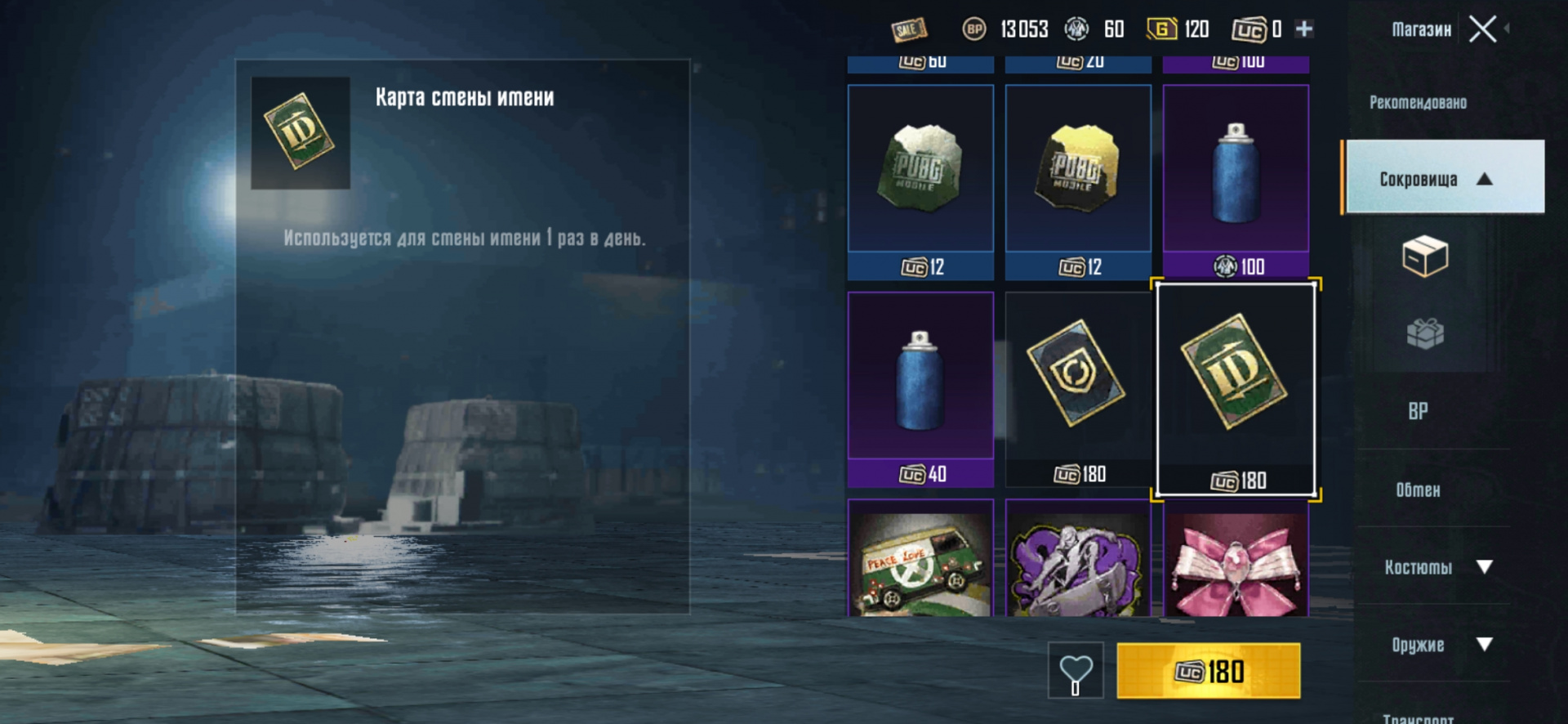This screenshot has width=1568, height=724.
Task: Open the SALE ticket icon
Action: 908,30
